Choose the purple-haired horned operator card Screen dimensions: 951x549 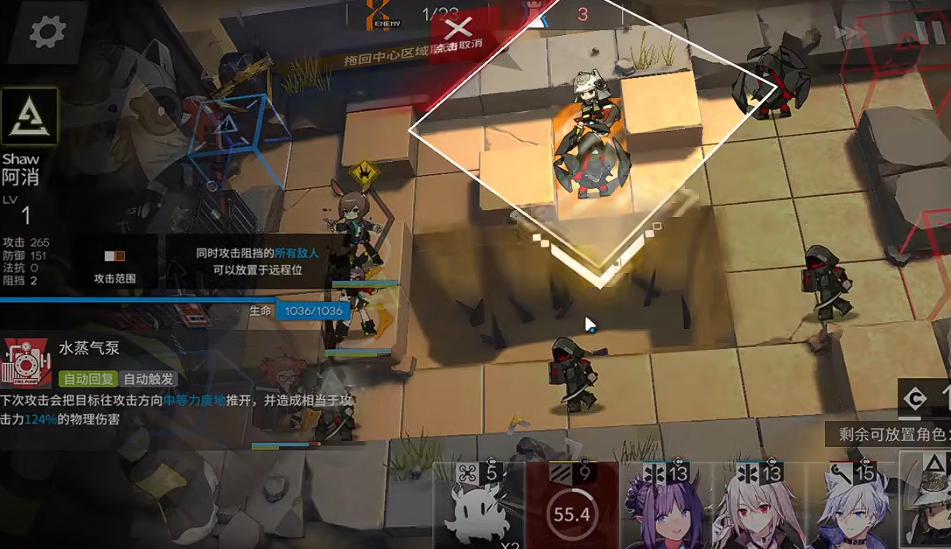pos(663,508)
